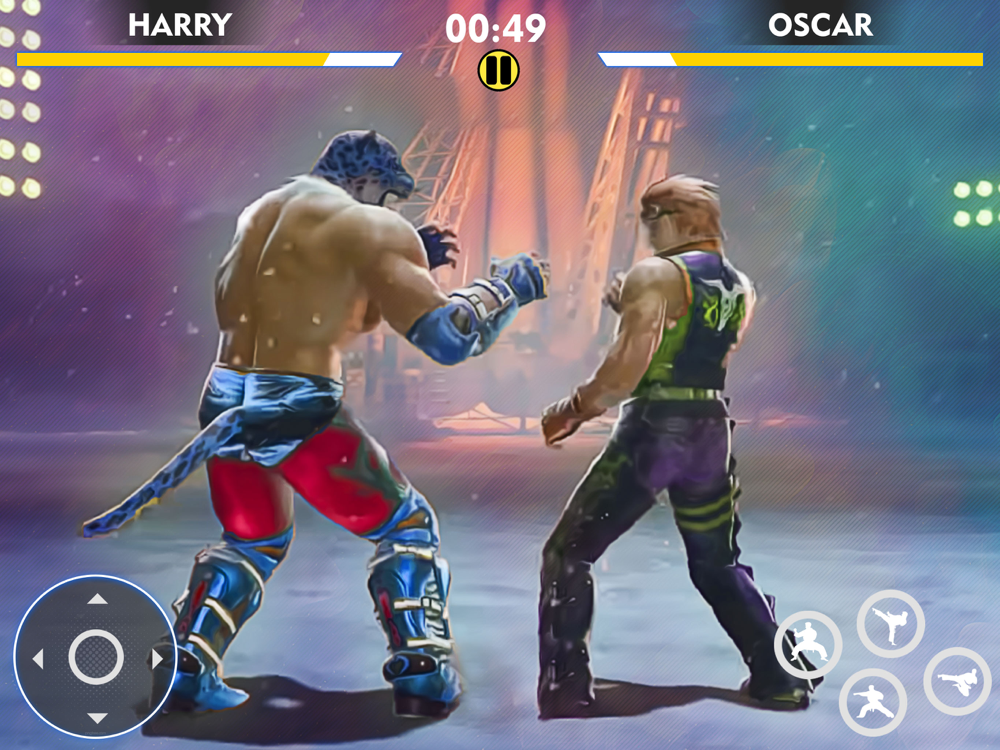Tap the D-pad up arrow
Viewport: 1000px width, 750px height.
97,599
